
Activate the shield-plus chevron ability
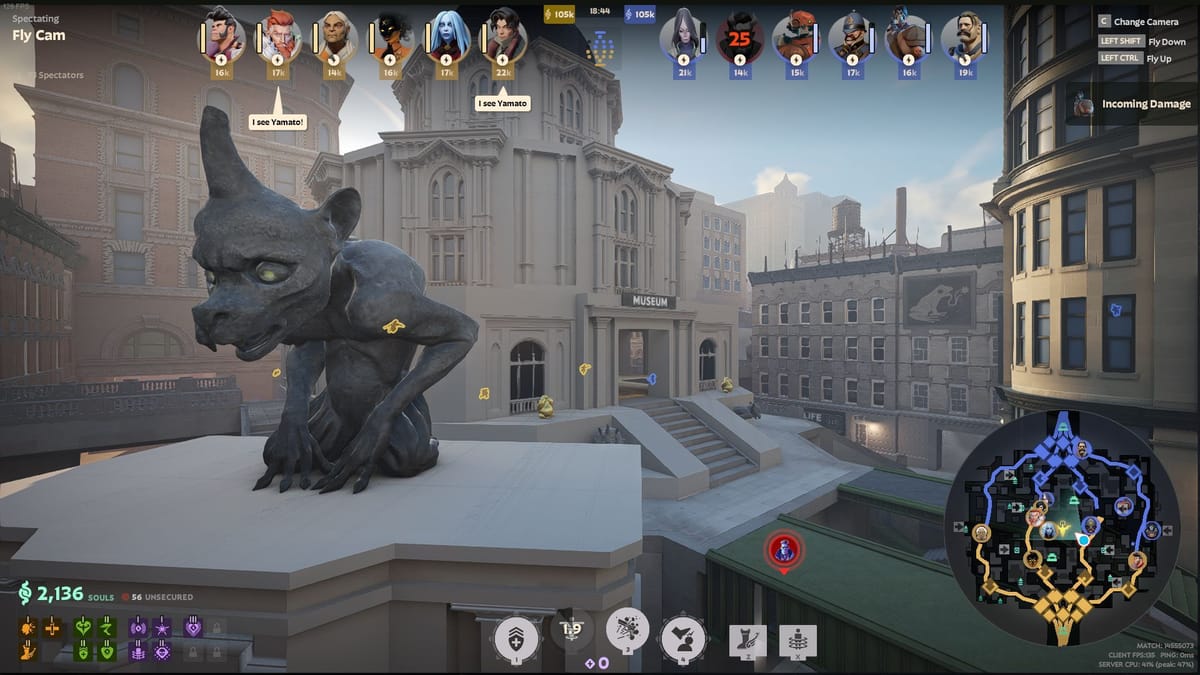point(517,637)
